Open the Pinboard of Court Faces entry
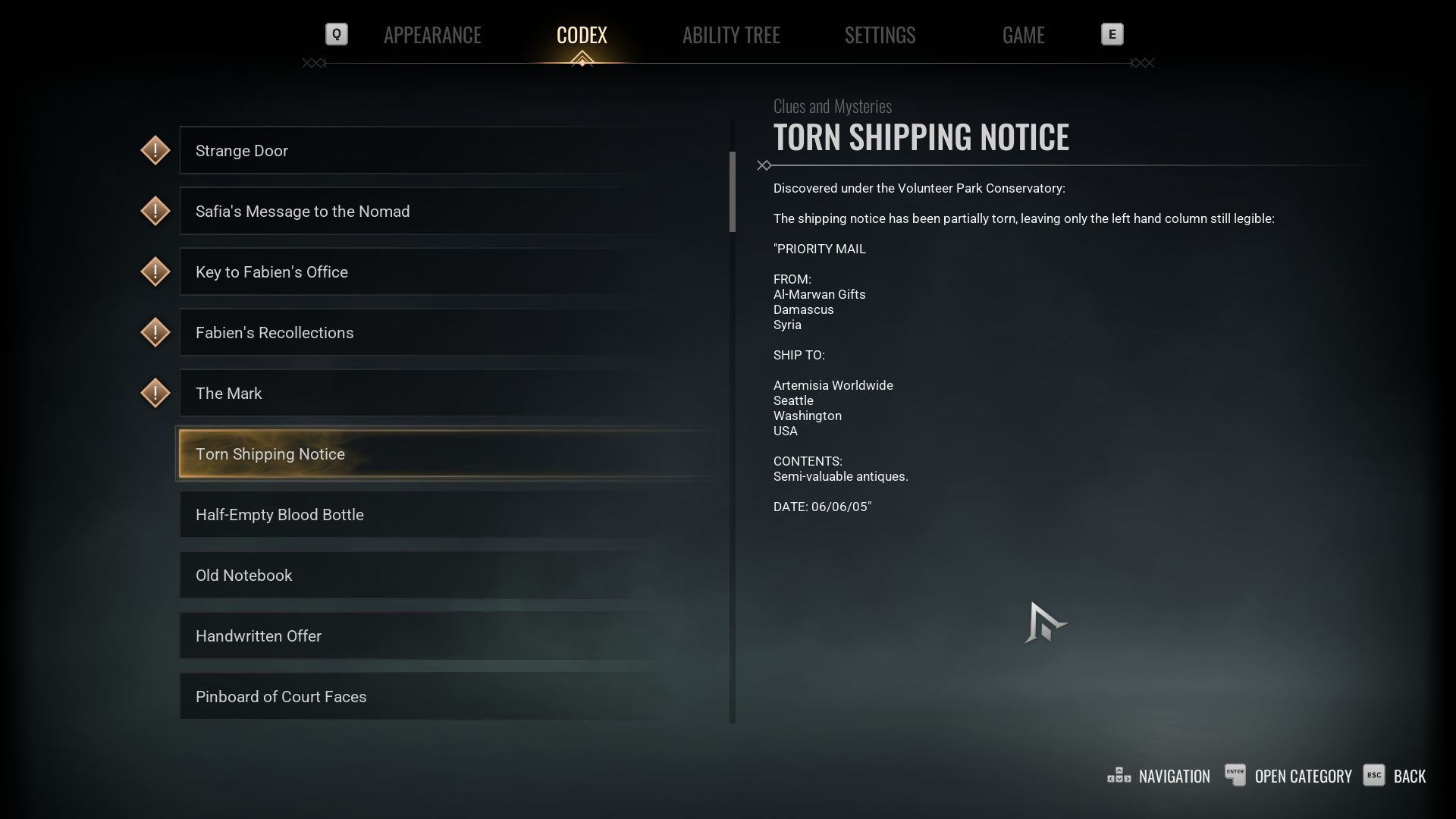1456x819 pixels. 447,697
